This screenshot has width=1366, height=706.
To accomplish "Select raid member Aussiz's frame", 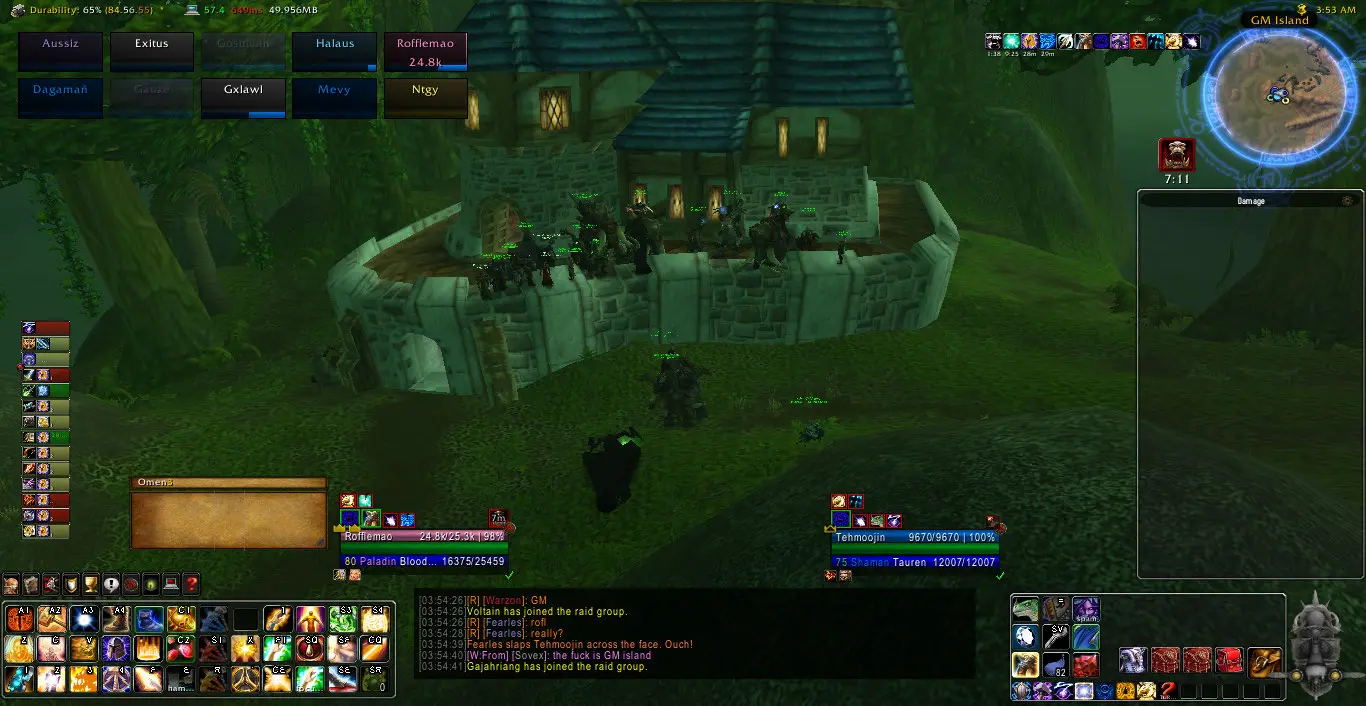I will 61,52.
